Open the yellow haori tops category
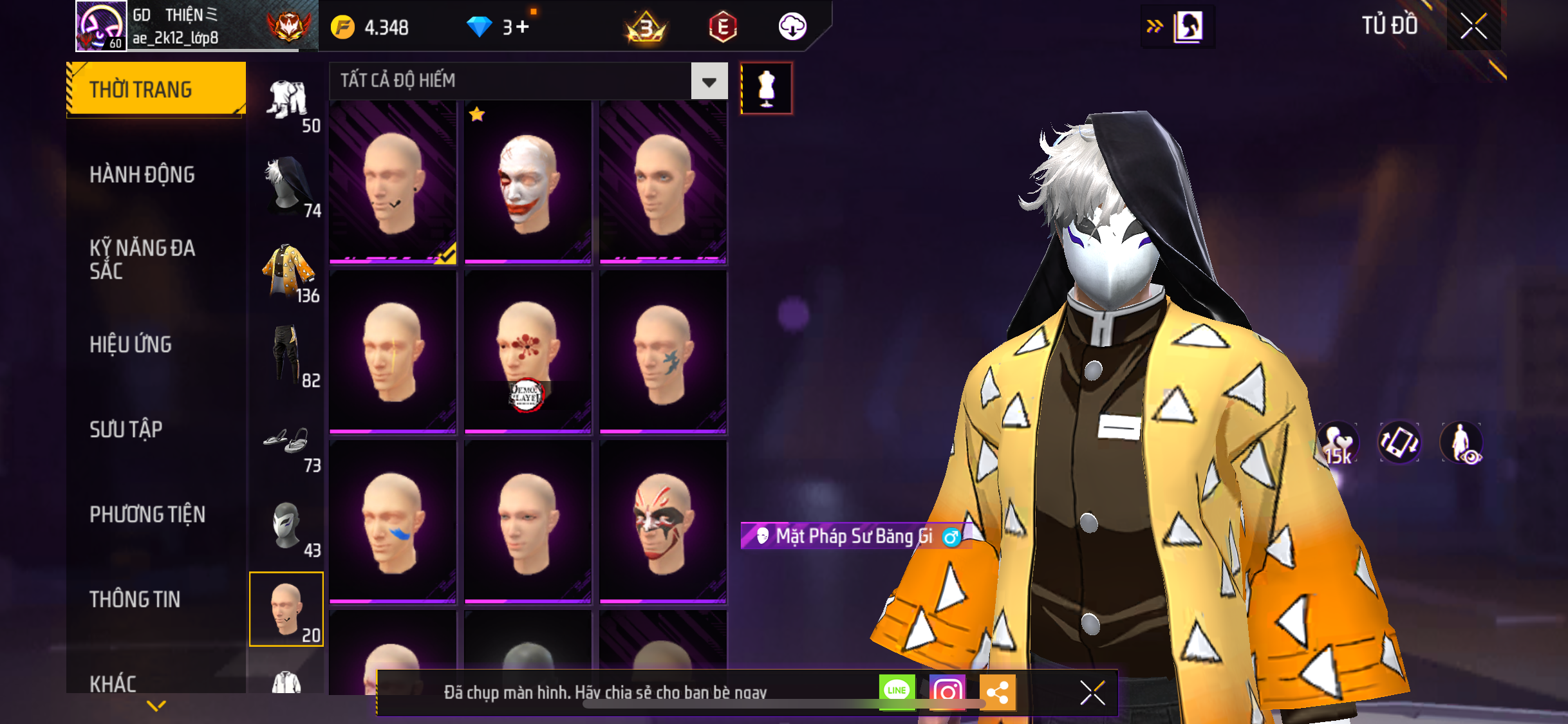The width and height of the screenshot is (1568, 724). tap(288, 272)
